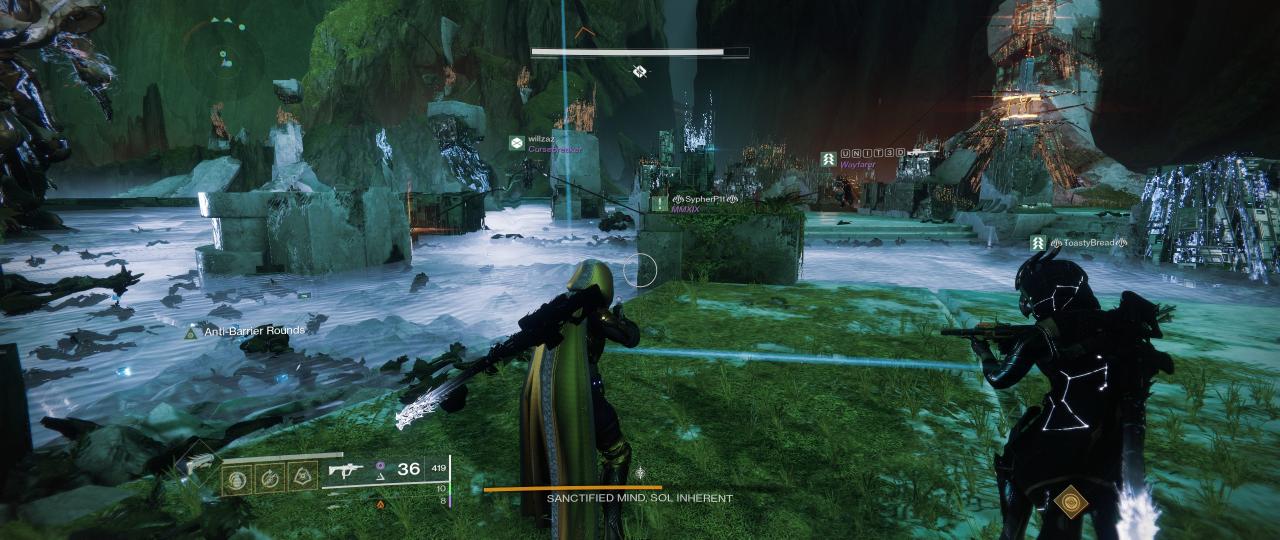
Task: Select the diamond-shaped Super ability icon
Action: pyautogui.click(x=198, y=466)
